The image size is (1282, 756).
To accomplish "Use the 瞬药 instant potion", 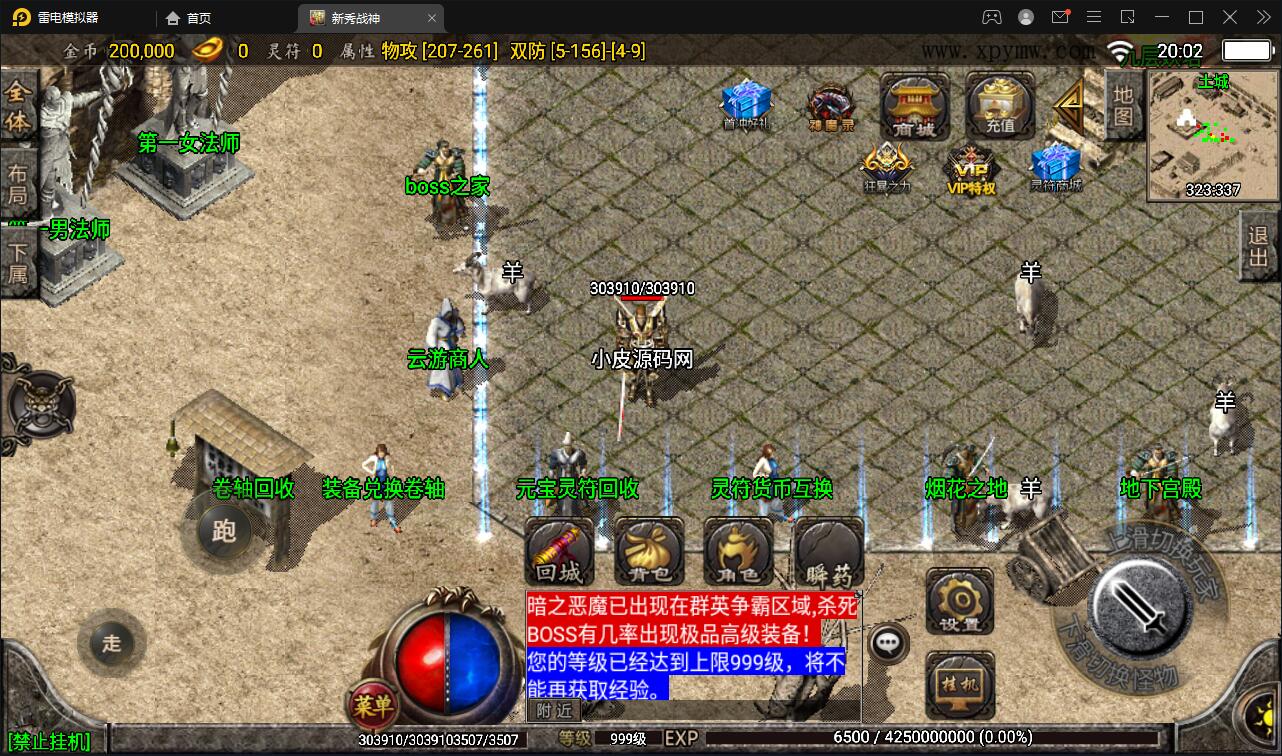I will point(828,552).
